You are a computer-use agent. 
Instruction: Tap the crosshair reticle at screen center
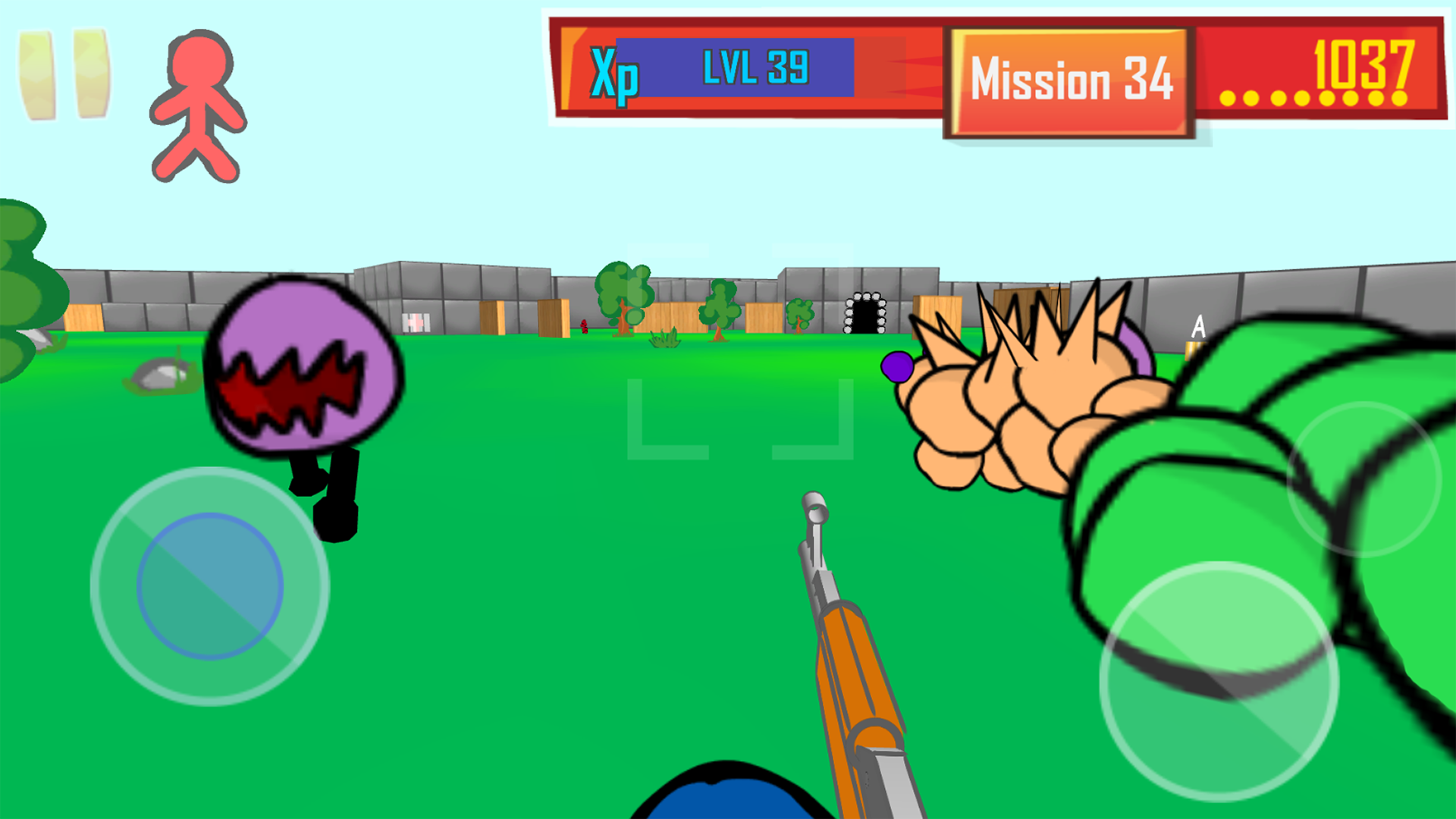(x=739, y=417)
